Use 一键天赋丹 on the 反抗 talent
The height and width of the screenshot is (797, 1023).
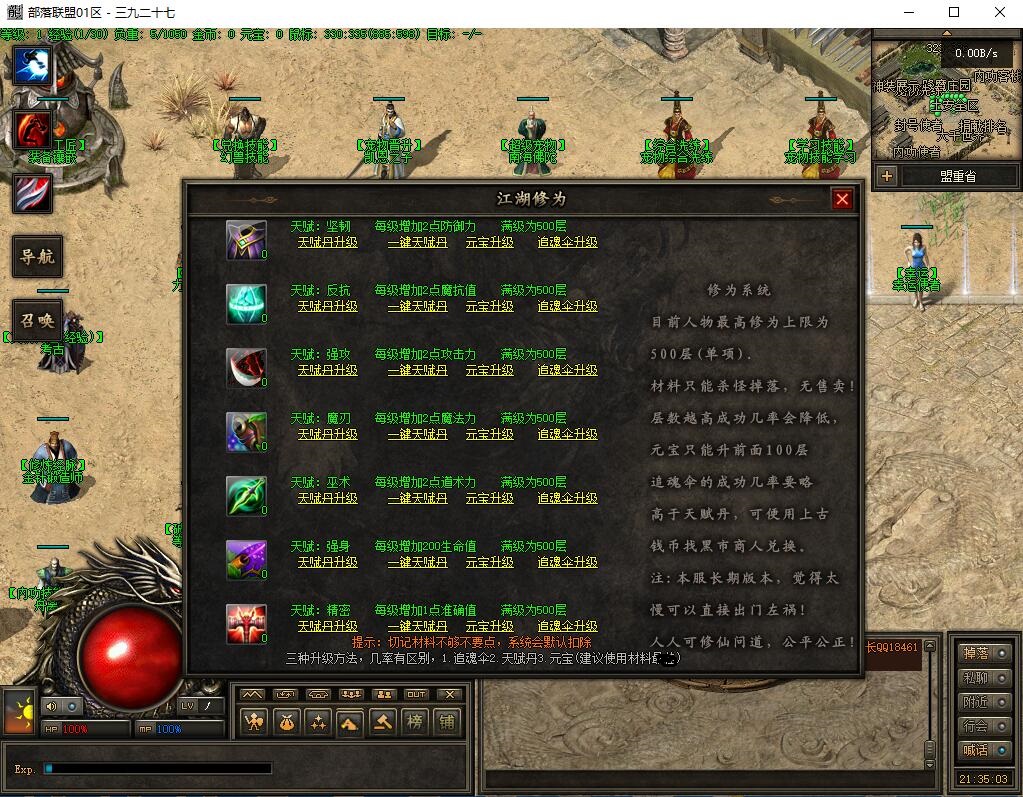click(417, 306)
